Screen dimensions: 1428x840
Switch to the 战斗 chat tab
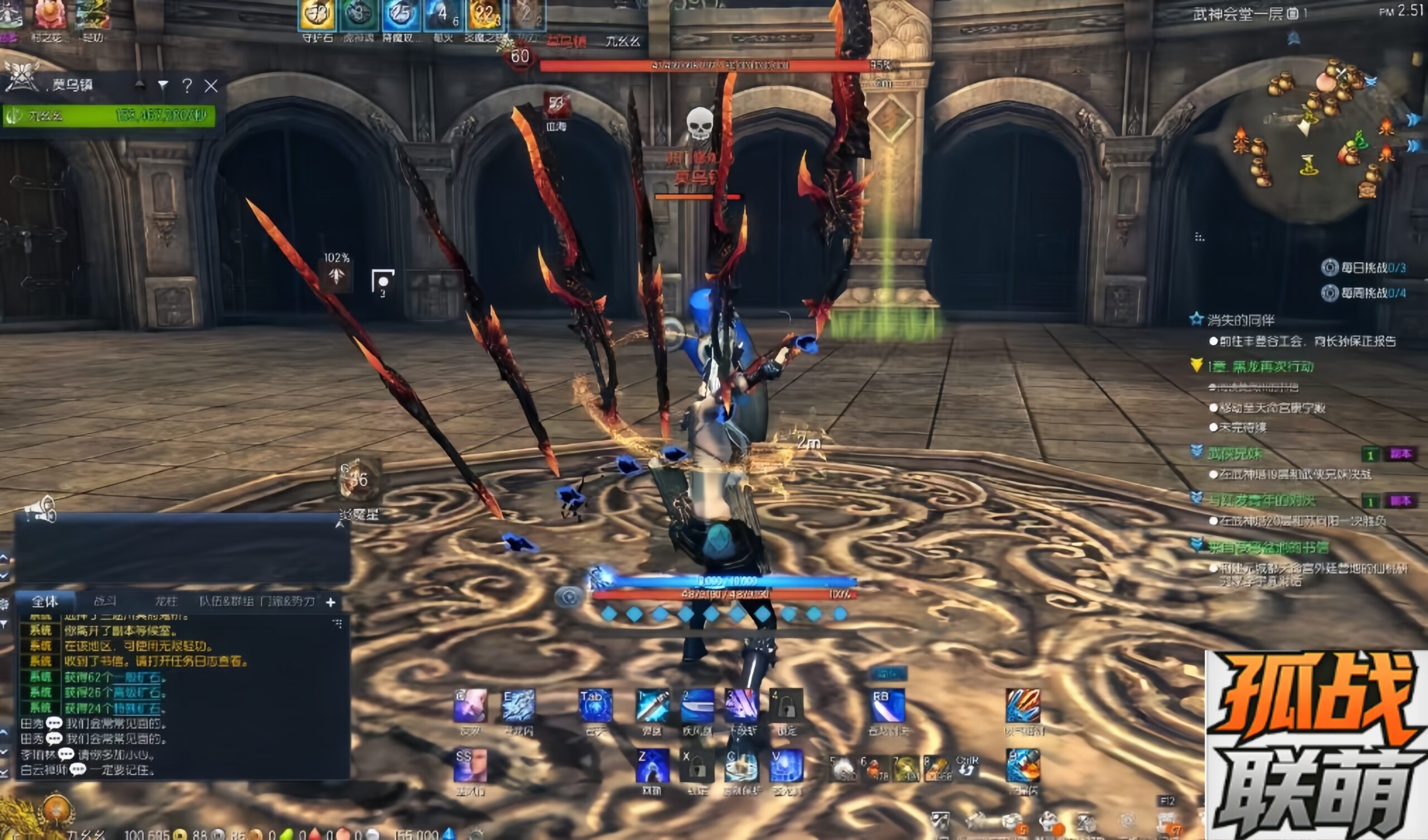pos(105,601)
